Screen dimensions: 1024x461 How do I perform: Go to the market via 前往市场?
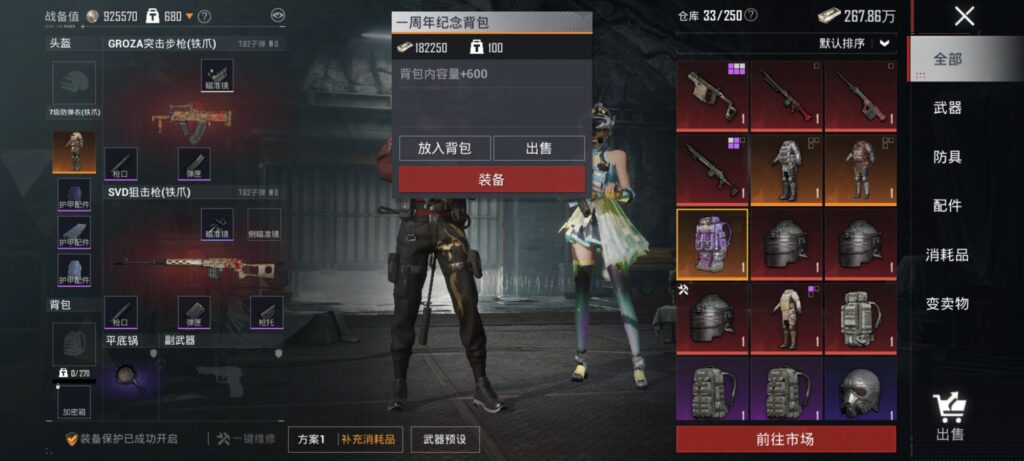[x=785, y=439]
